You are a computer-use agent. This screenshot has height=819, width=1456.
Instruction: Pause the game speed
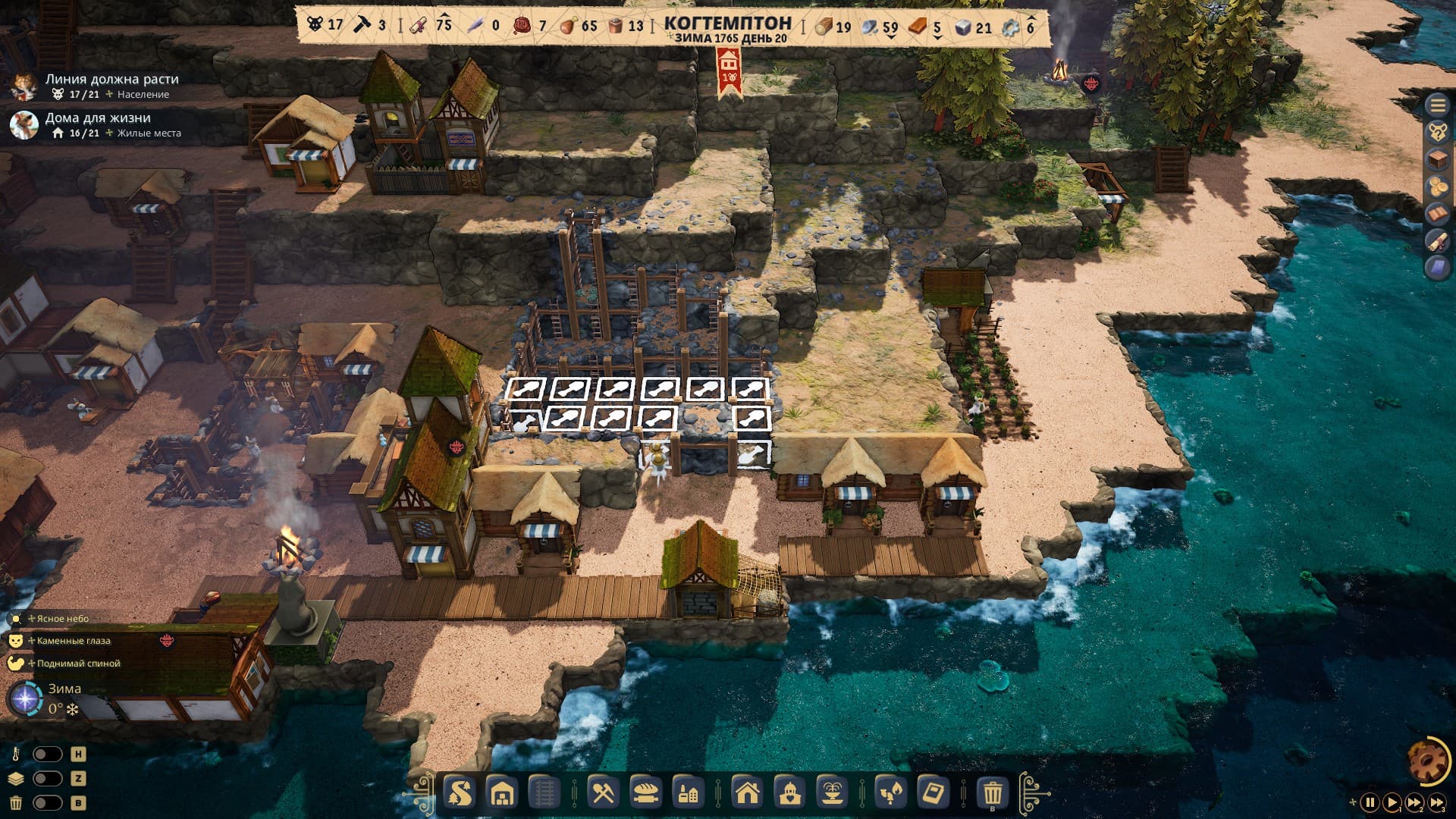pyautogui.click(x=1370, y=802)
